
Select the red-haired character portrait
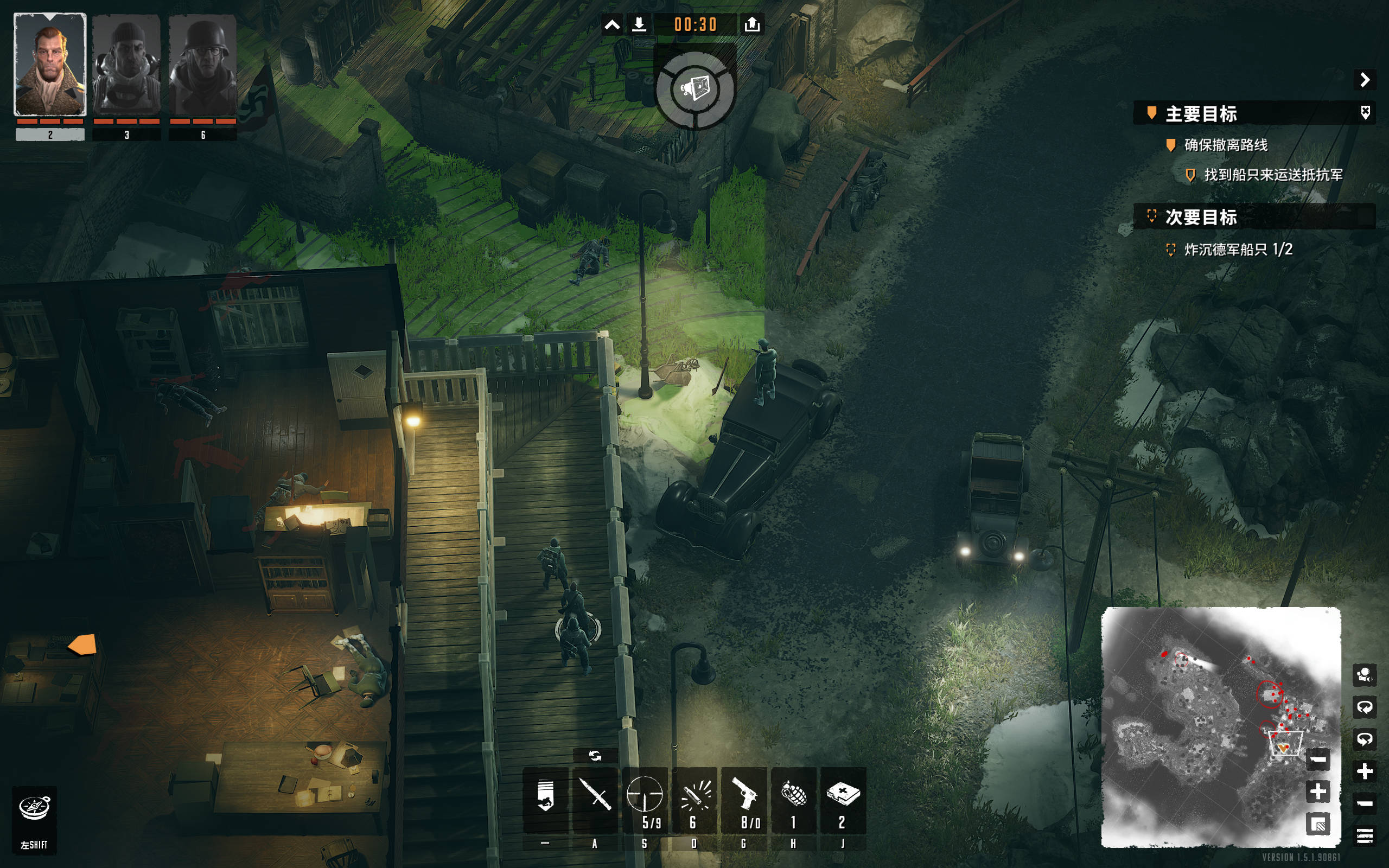(x=50, y=65)
